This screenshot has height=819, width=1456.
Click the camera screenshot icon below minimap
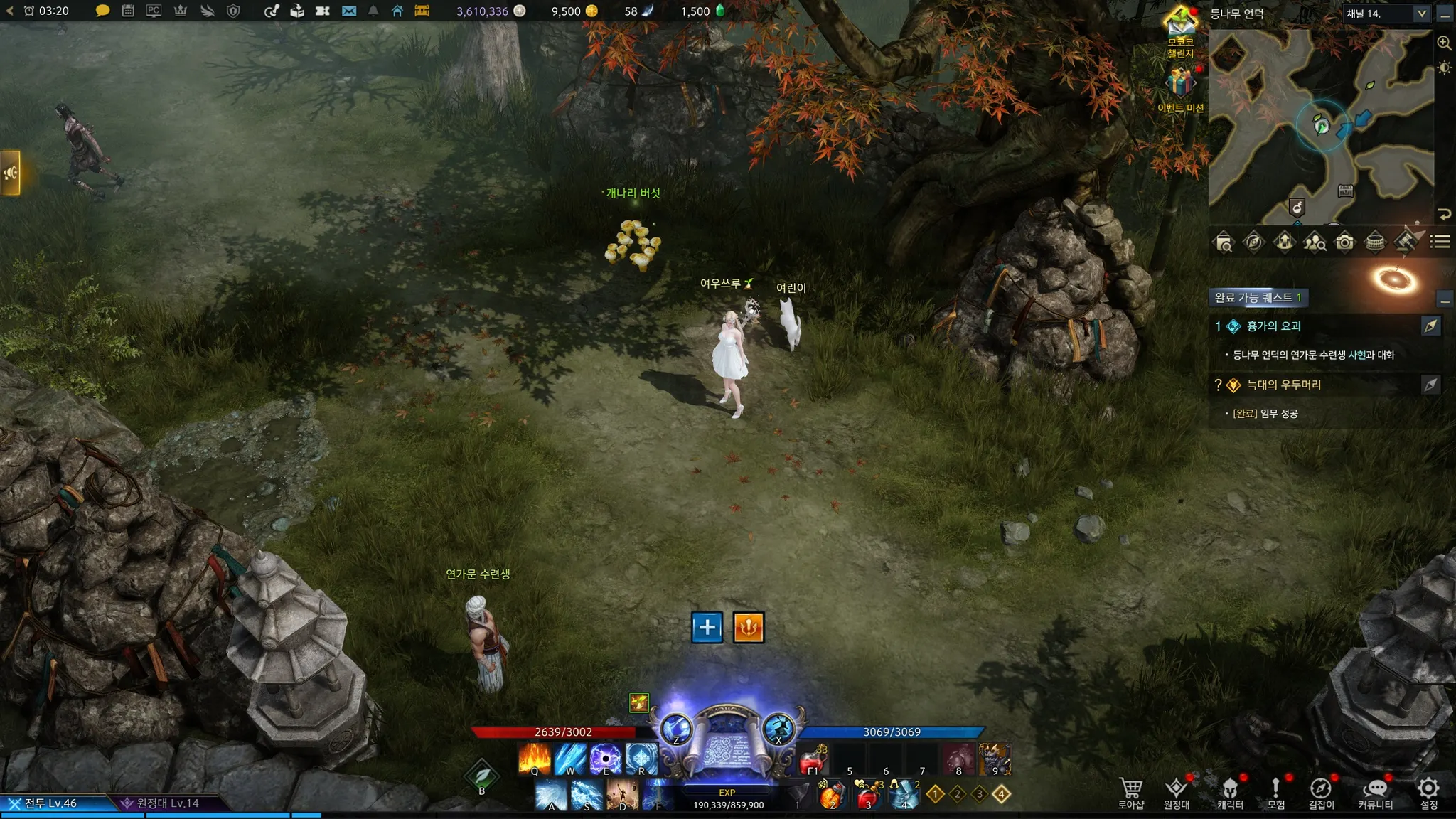(x=1344, y=242)
